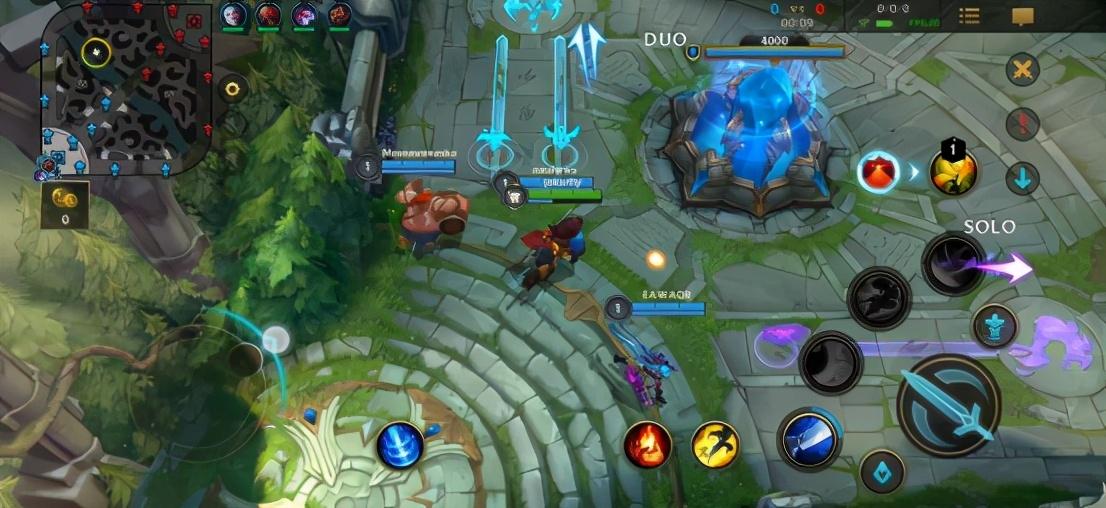Screen dimensions: 1106x508
Task: Send the red exclamation danger ping
Action: point(1022,124)
